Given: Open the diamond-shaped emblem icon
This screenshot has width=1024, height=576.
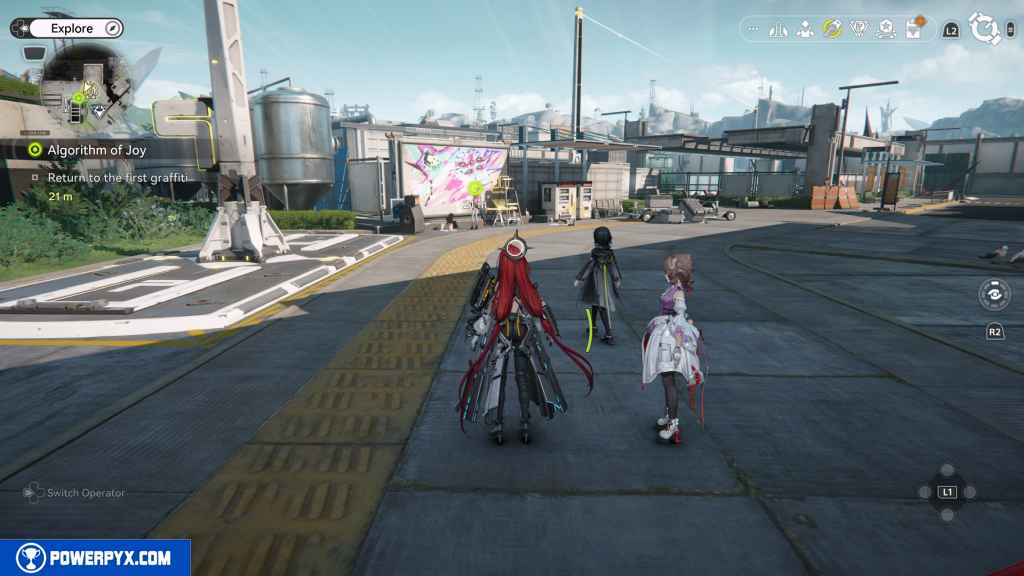Looking at the screenshot, I should pos(858,29).
